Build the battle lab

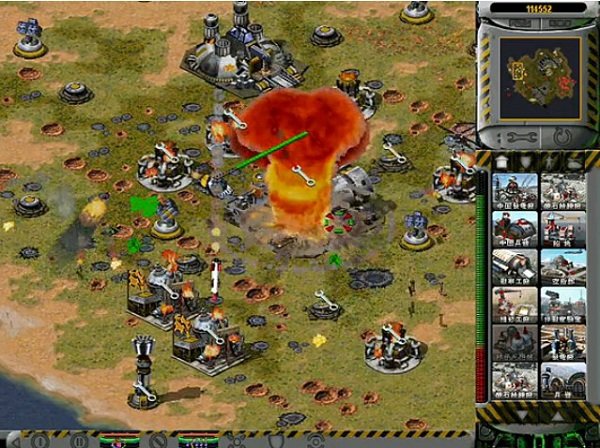click(x=563, y=304)
